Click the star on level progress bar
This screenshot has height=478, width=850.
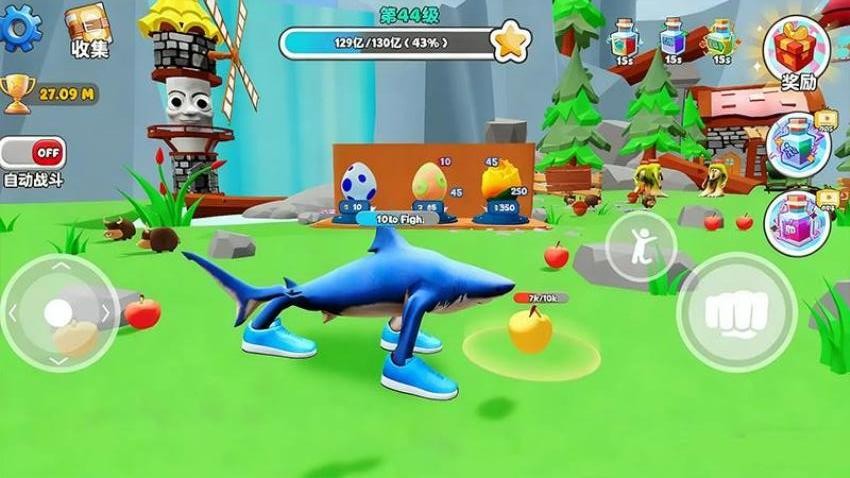pos(510,42)
